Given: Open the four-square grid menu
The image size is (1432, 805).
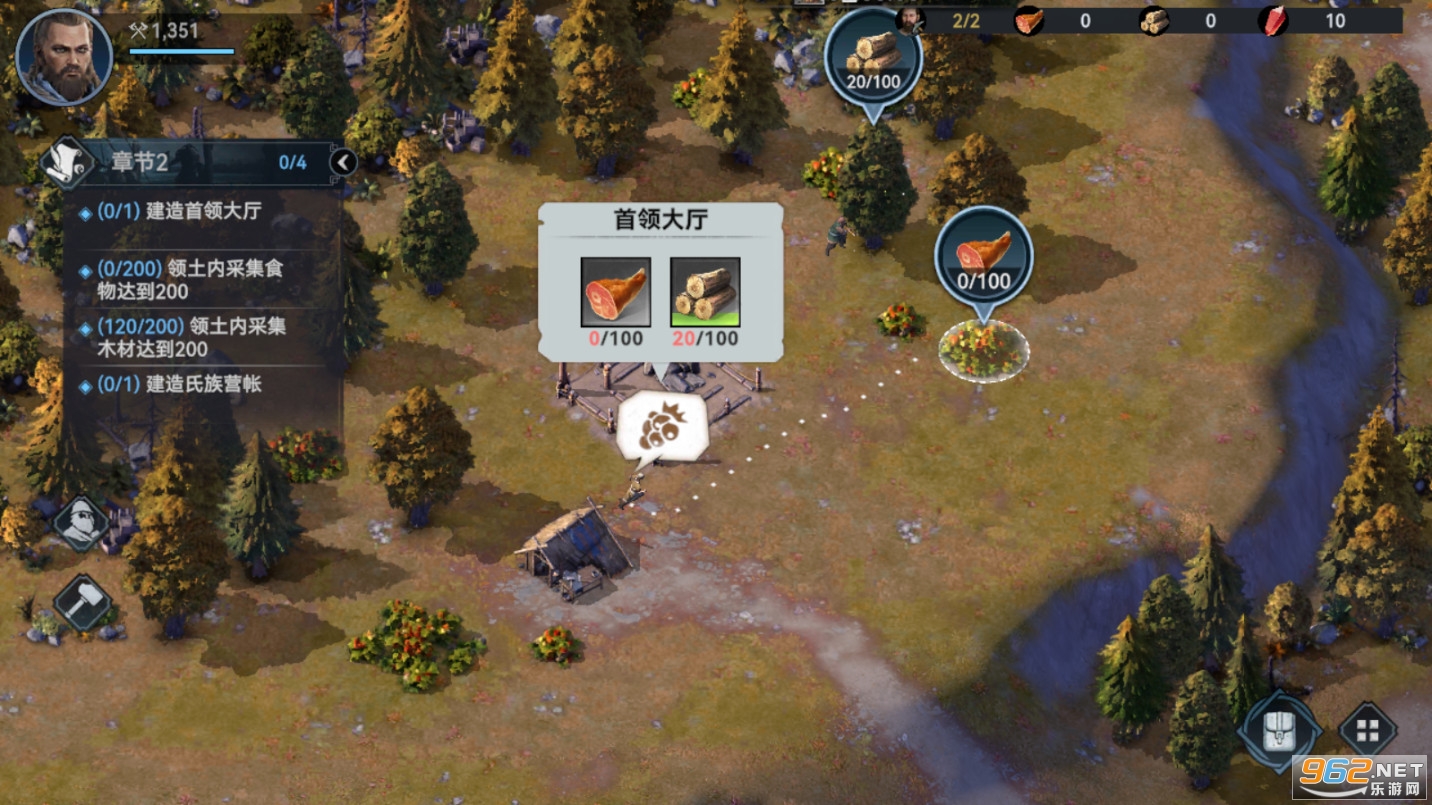Looking at the screenshot, I should [1366, 730].
